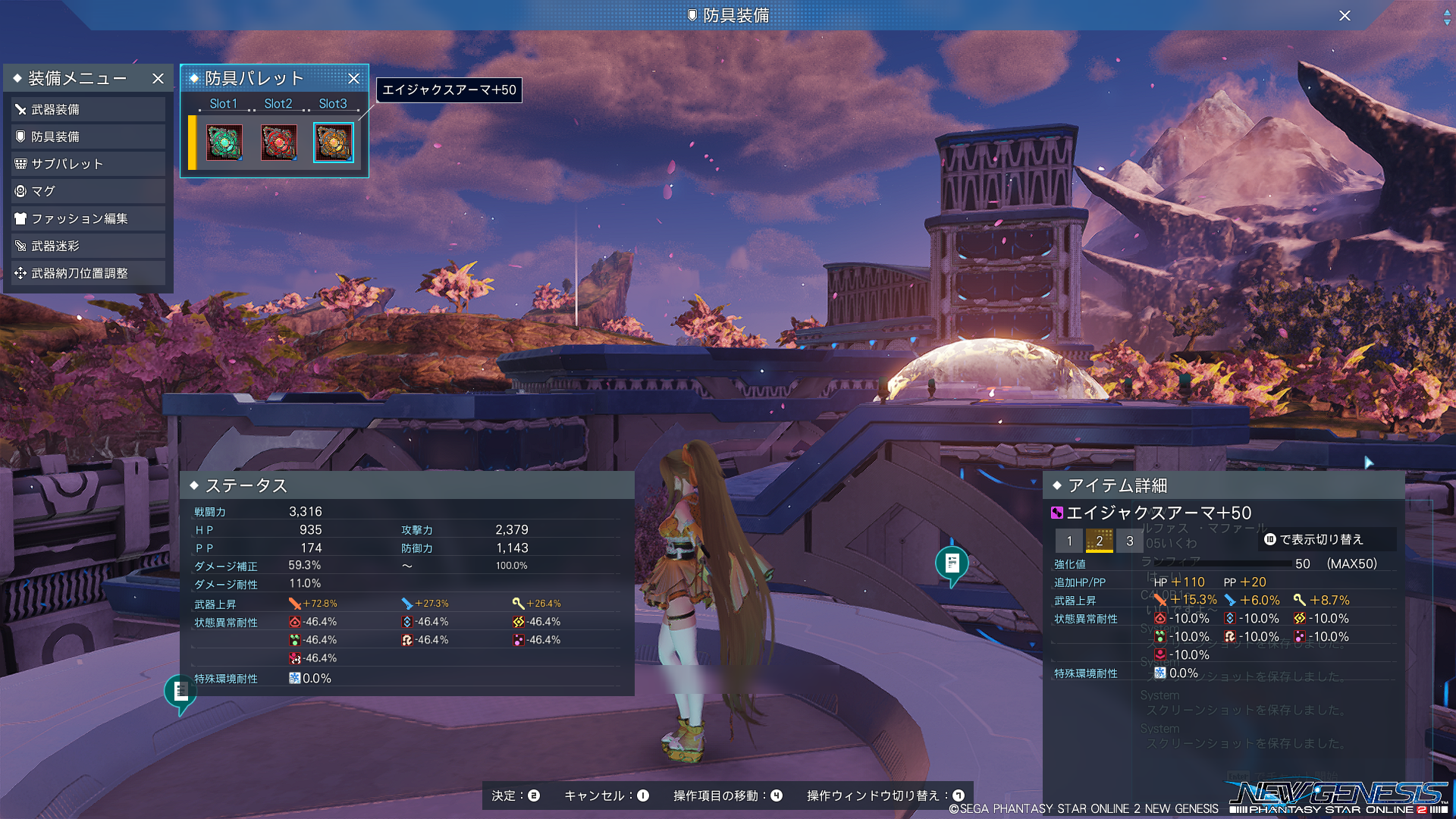Select the orange armor in Slot3
The image size is (1456, 819).
point(334,143)
